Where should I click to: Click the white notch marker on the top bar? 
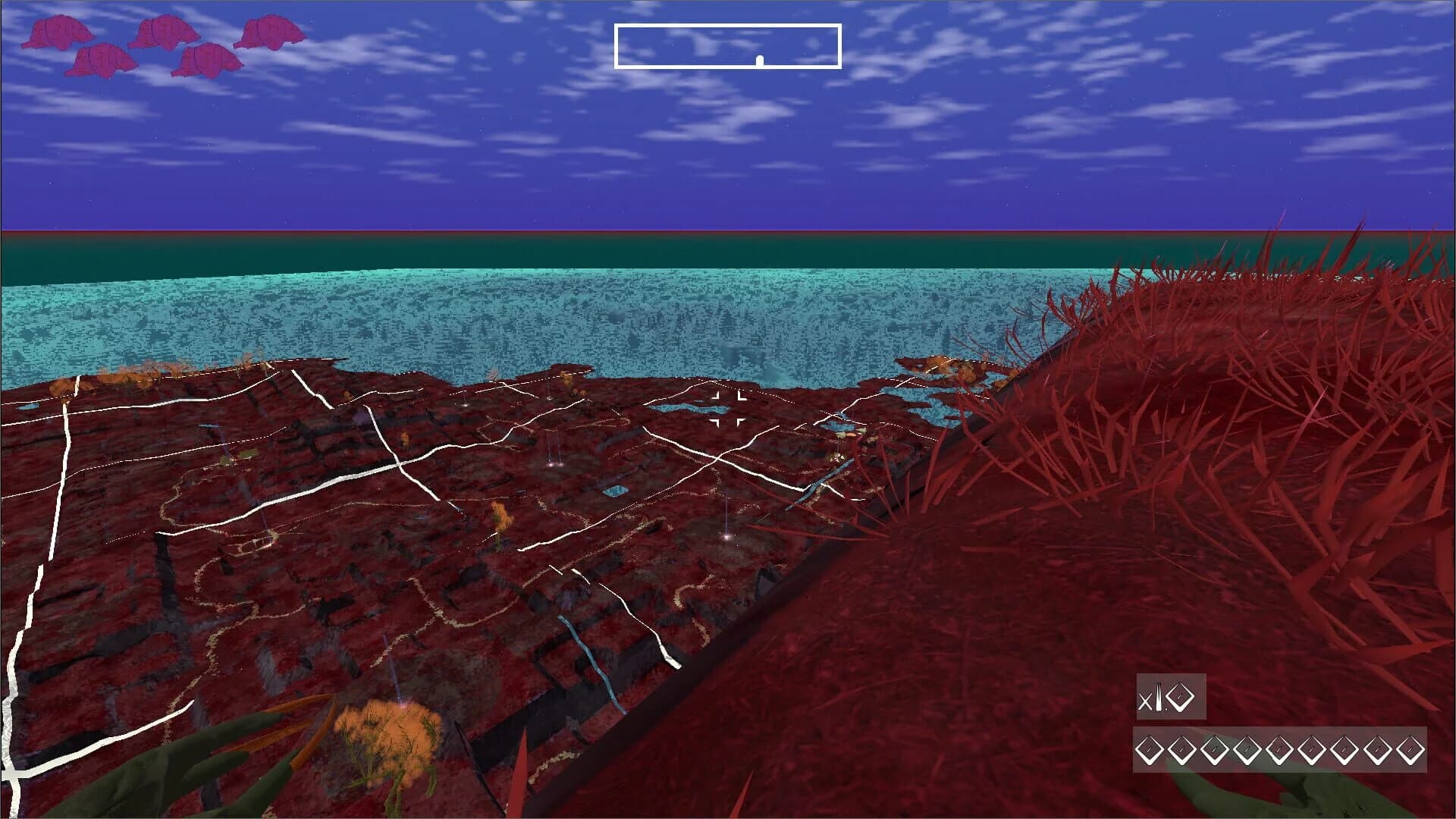click(758, 59)
